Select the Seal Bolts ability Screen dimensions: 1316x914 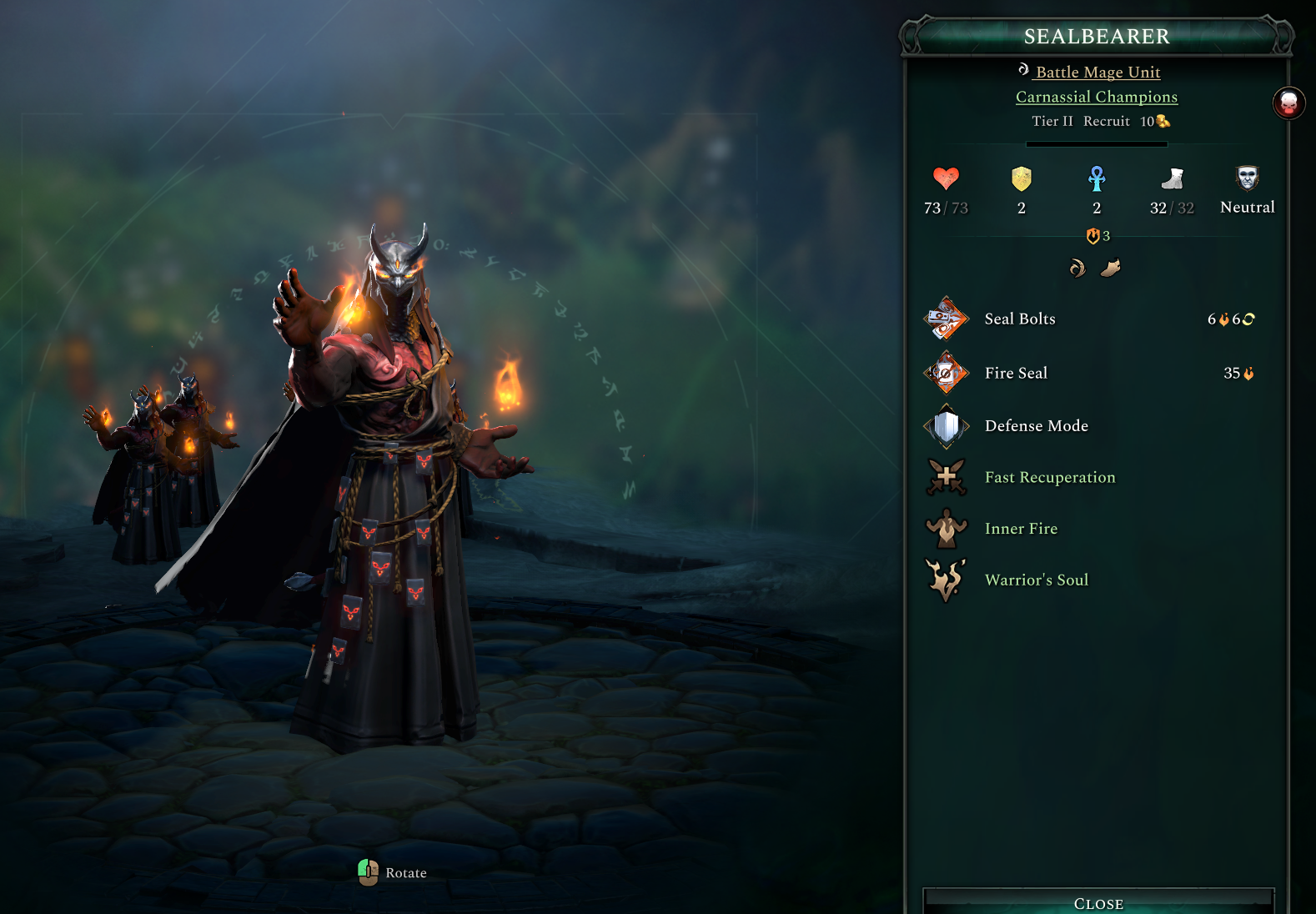(1020, 319)
